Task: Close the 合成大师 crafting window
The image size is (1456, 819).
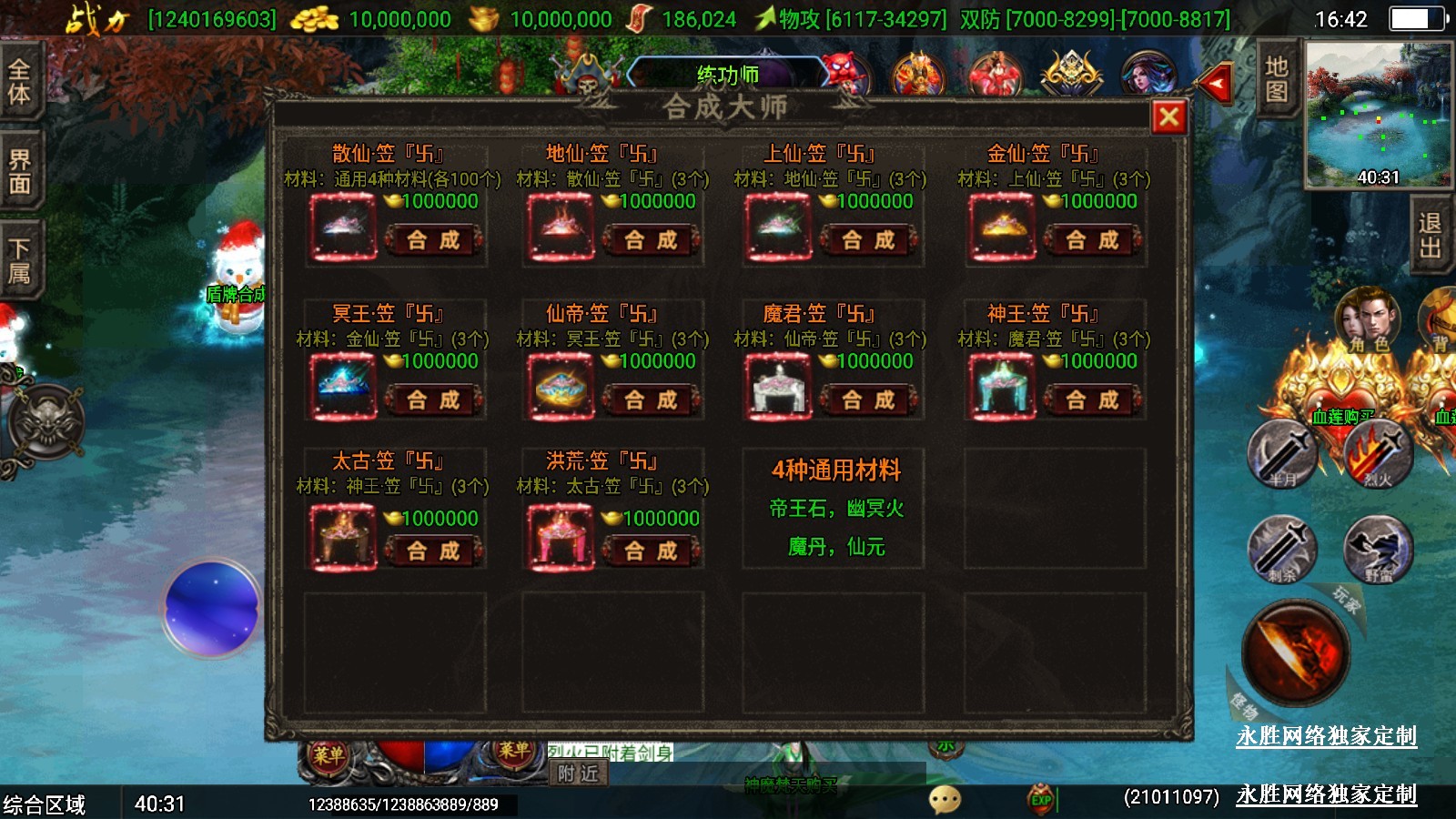Action: pyautogui.click(x=1169, y=117)
